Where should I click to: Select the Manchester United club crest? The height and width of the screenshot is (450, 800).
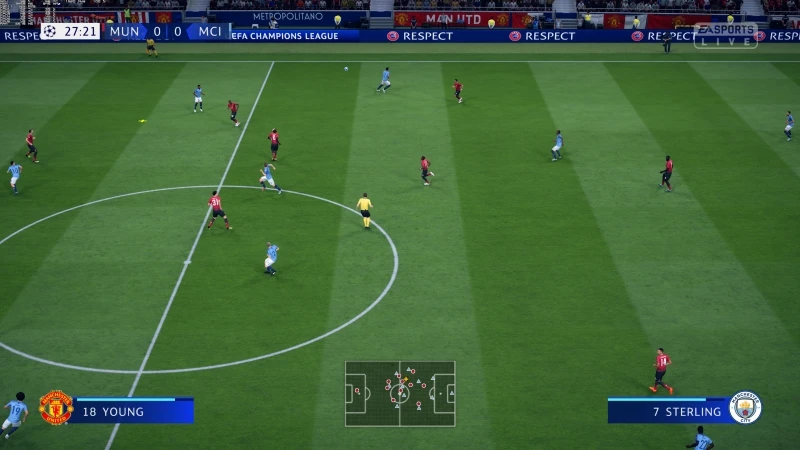click(x=56, y=408)
